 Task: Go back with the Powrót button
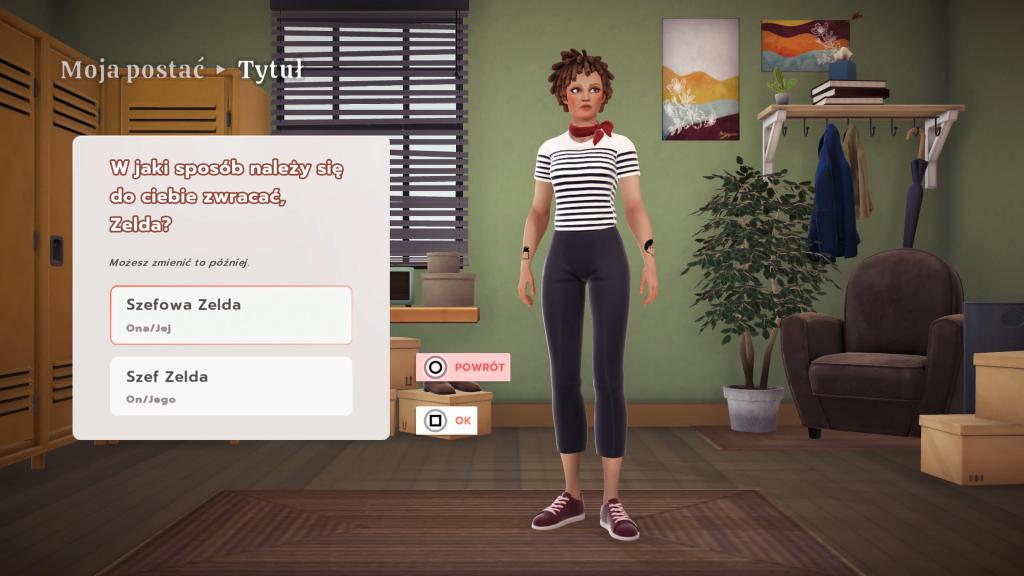coord(464,367)
